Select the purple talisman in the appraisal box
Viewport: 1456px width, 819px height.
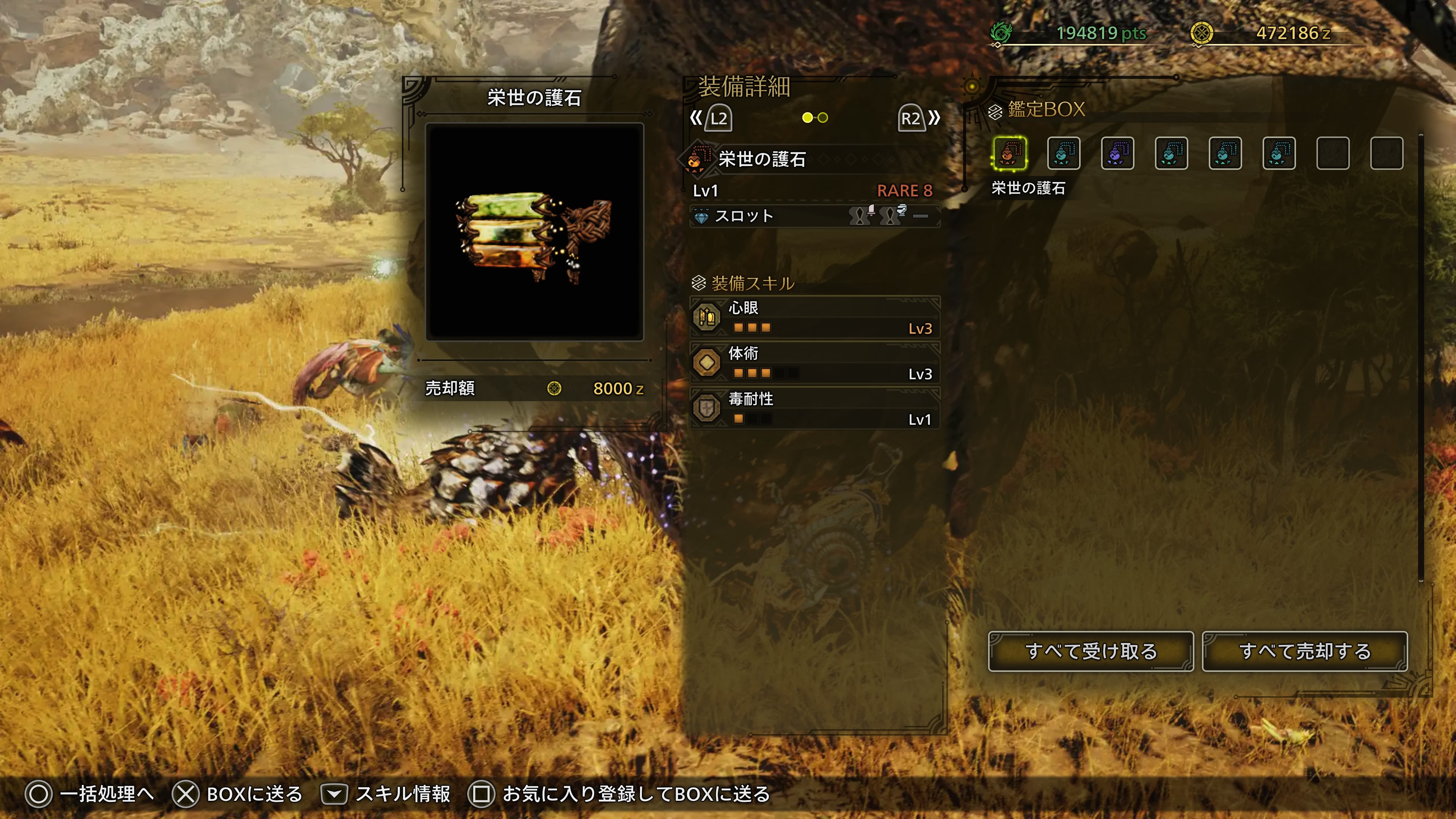(x=1117, y=153)
